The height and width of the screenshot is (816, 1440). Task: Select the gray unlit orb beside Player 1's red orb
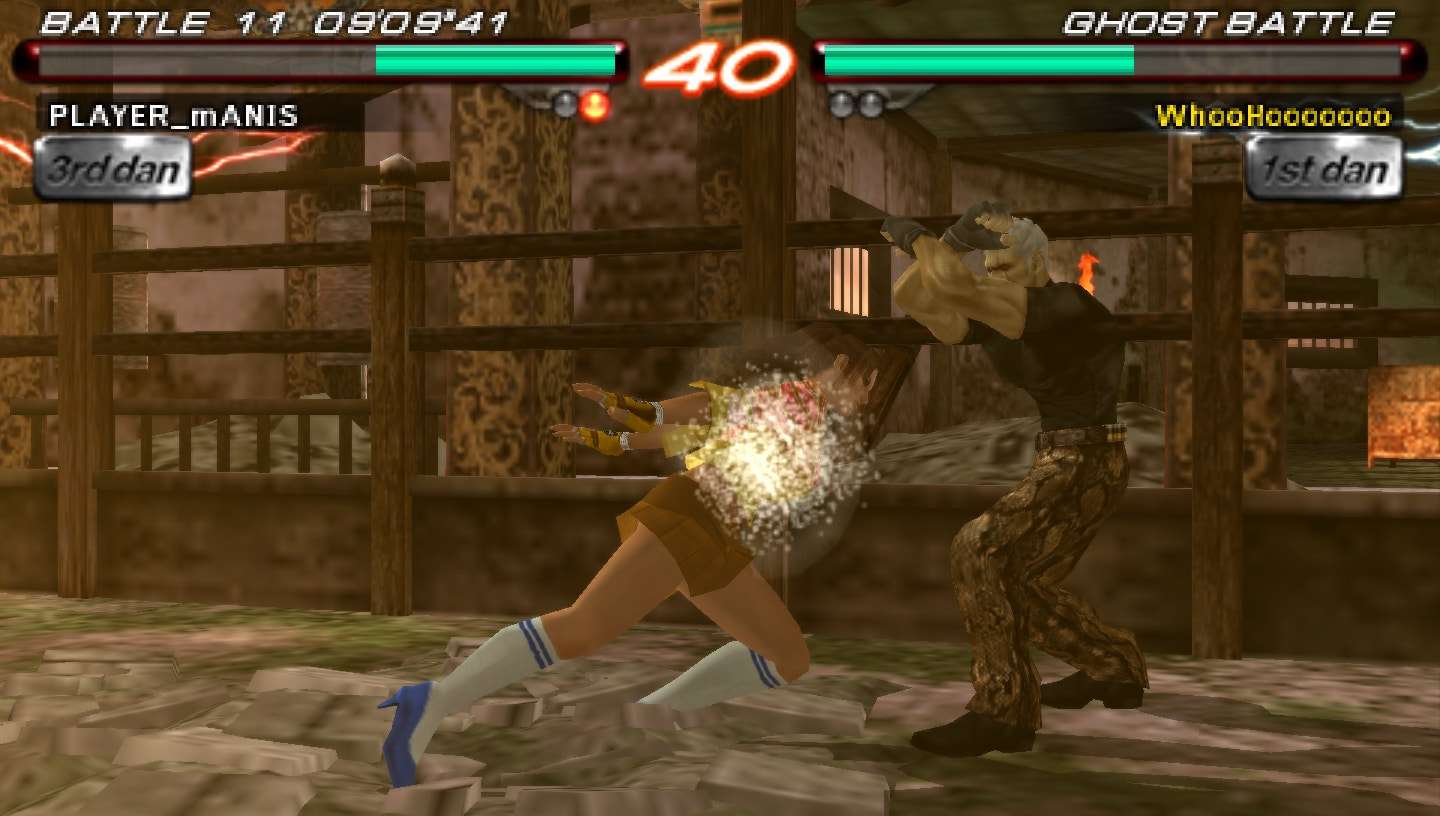tap(563, 105)
